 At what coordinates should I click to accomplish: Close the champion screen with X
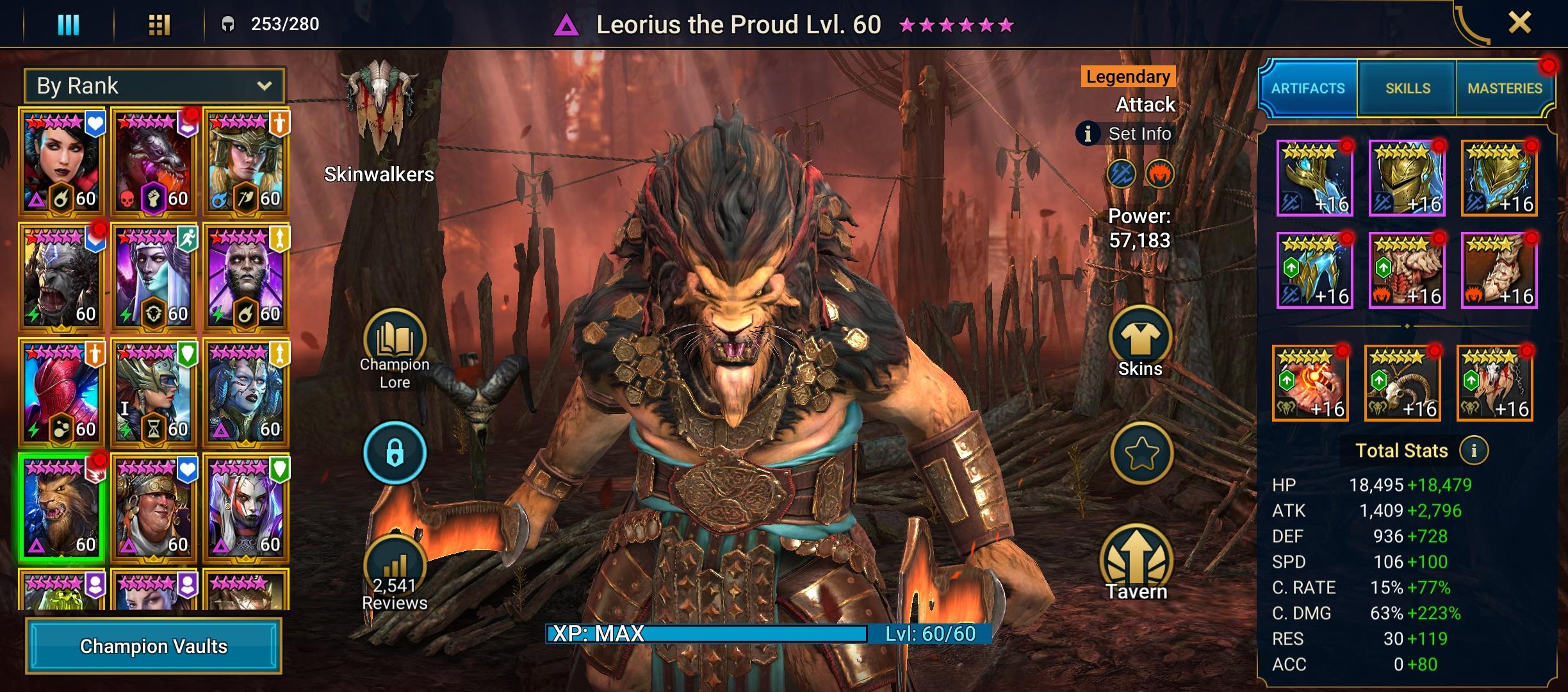pyautogui.click(x=1519, y=24)
